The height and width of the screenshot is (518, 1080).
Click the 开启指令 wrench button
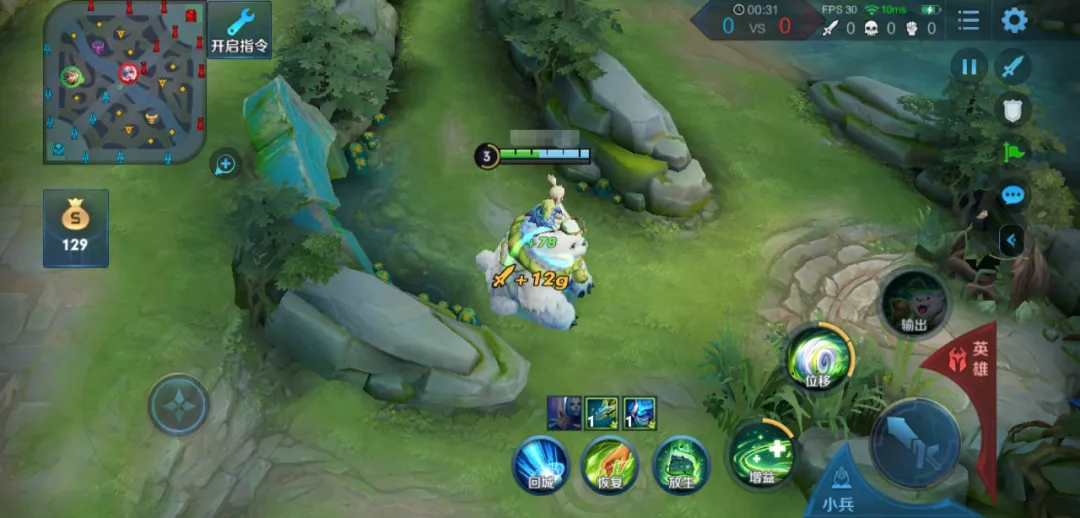pyautogui.click(x=239, y=30)
